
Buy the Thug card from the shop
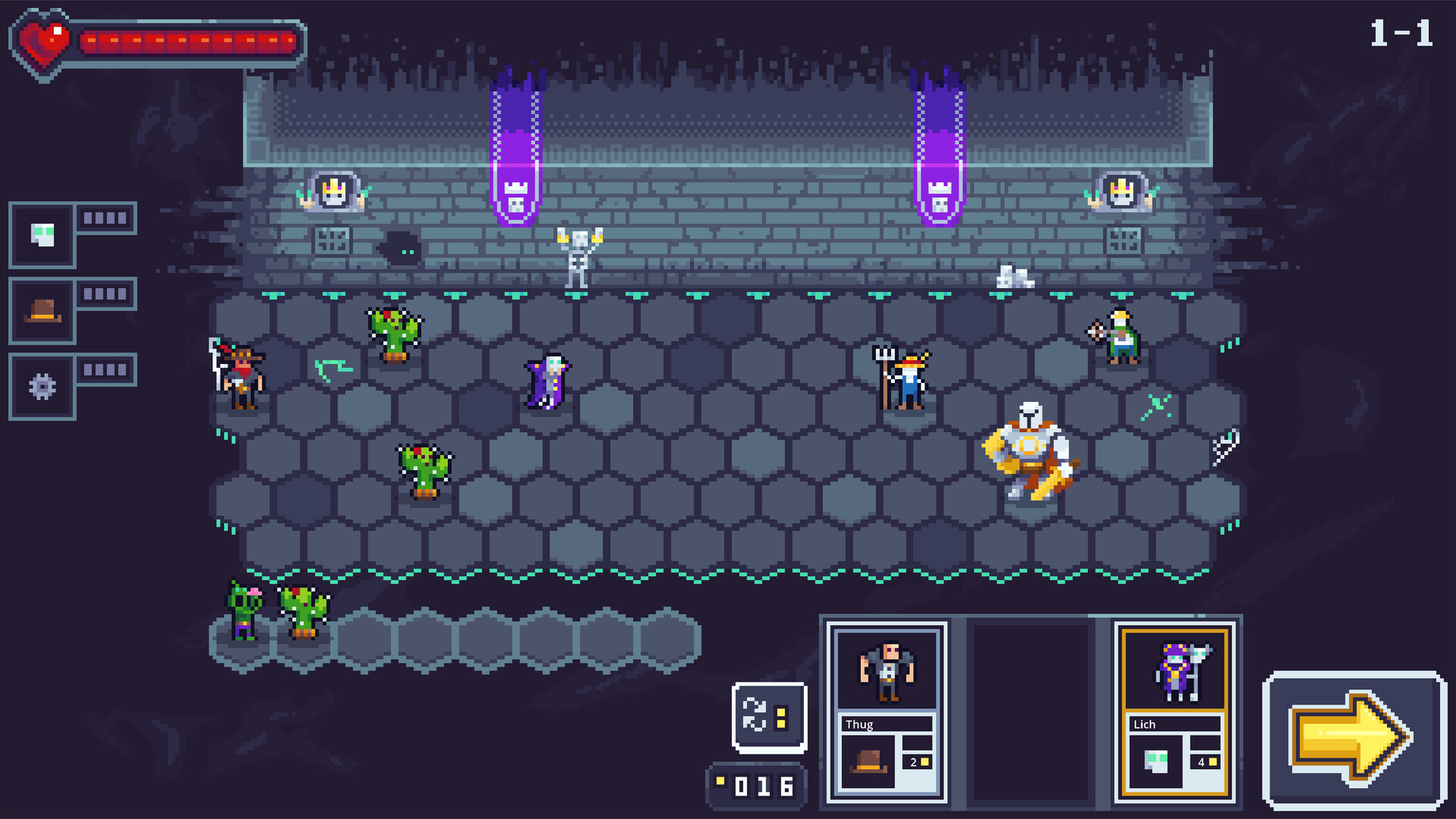click(x=886, y=711)
